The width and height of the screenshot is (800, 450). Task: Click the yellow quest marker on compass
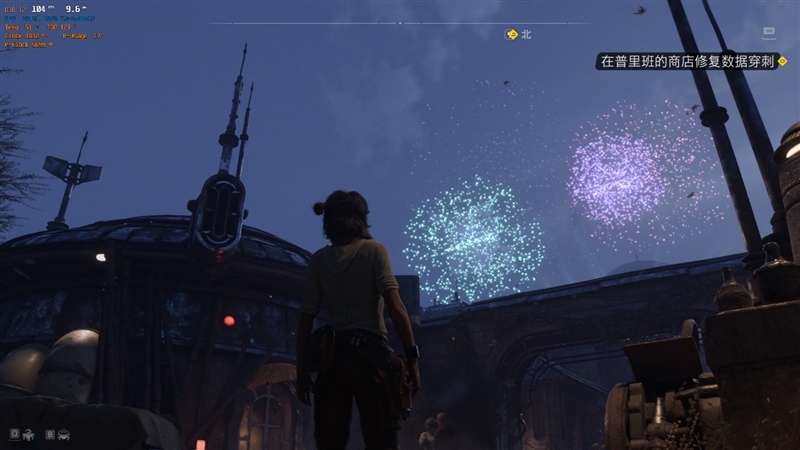point(512,34)
